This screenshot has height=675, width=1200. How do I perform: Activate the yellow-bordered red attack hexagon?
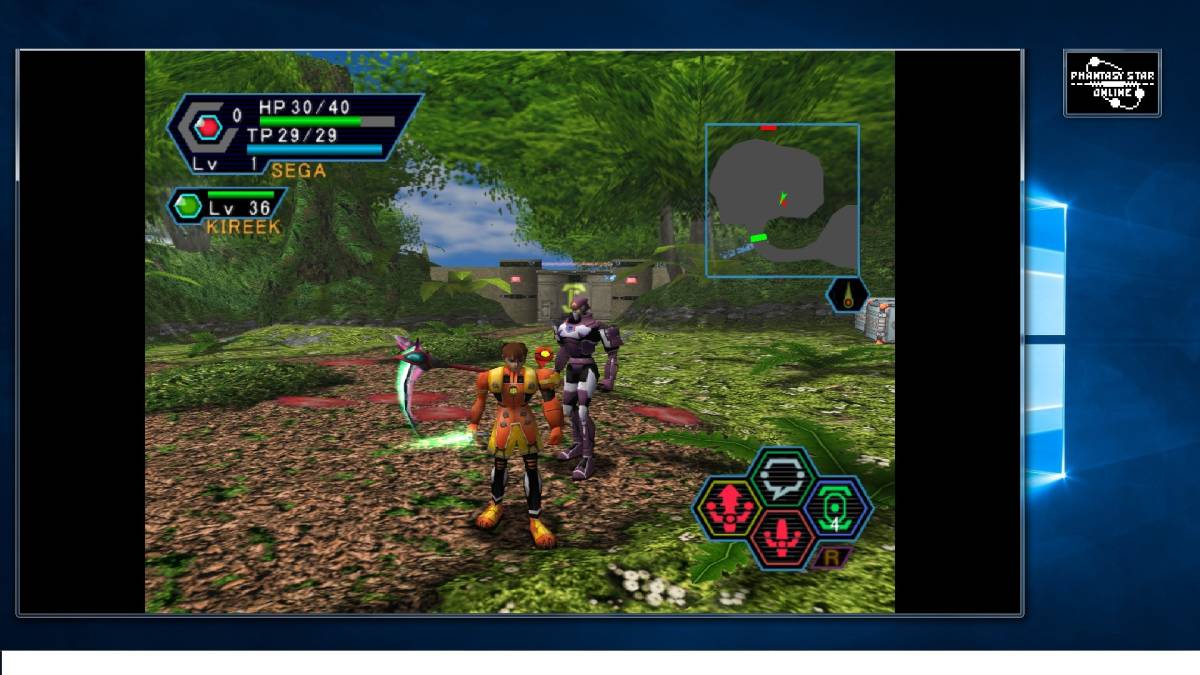pos(729,508)
